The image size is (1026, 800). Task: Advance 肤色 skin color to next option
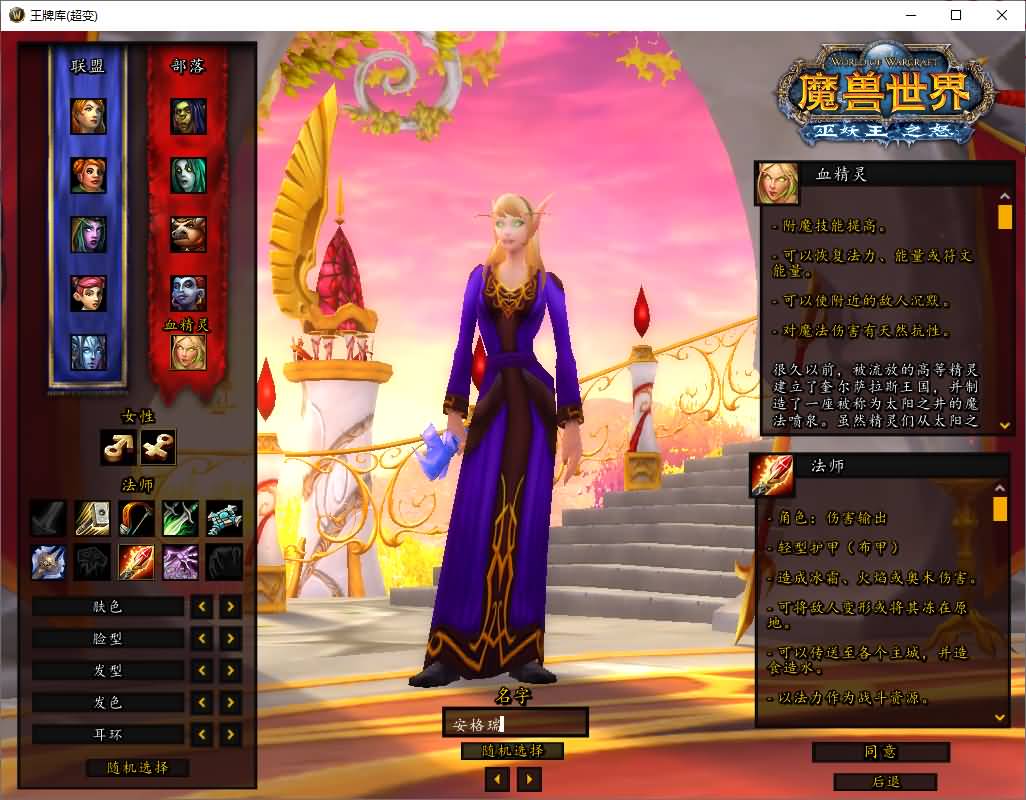[231, 606]
